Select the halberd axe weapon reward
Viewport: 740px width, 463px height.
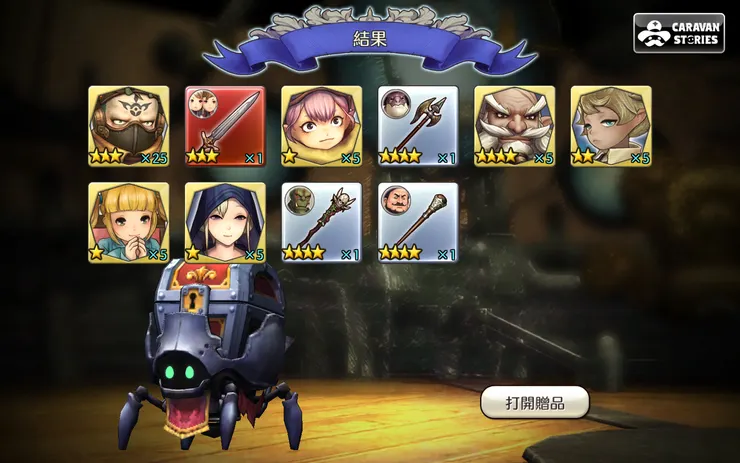pos(418,126)
